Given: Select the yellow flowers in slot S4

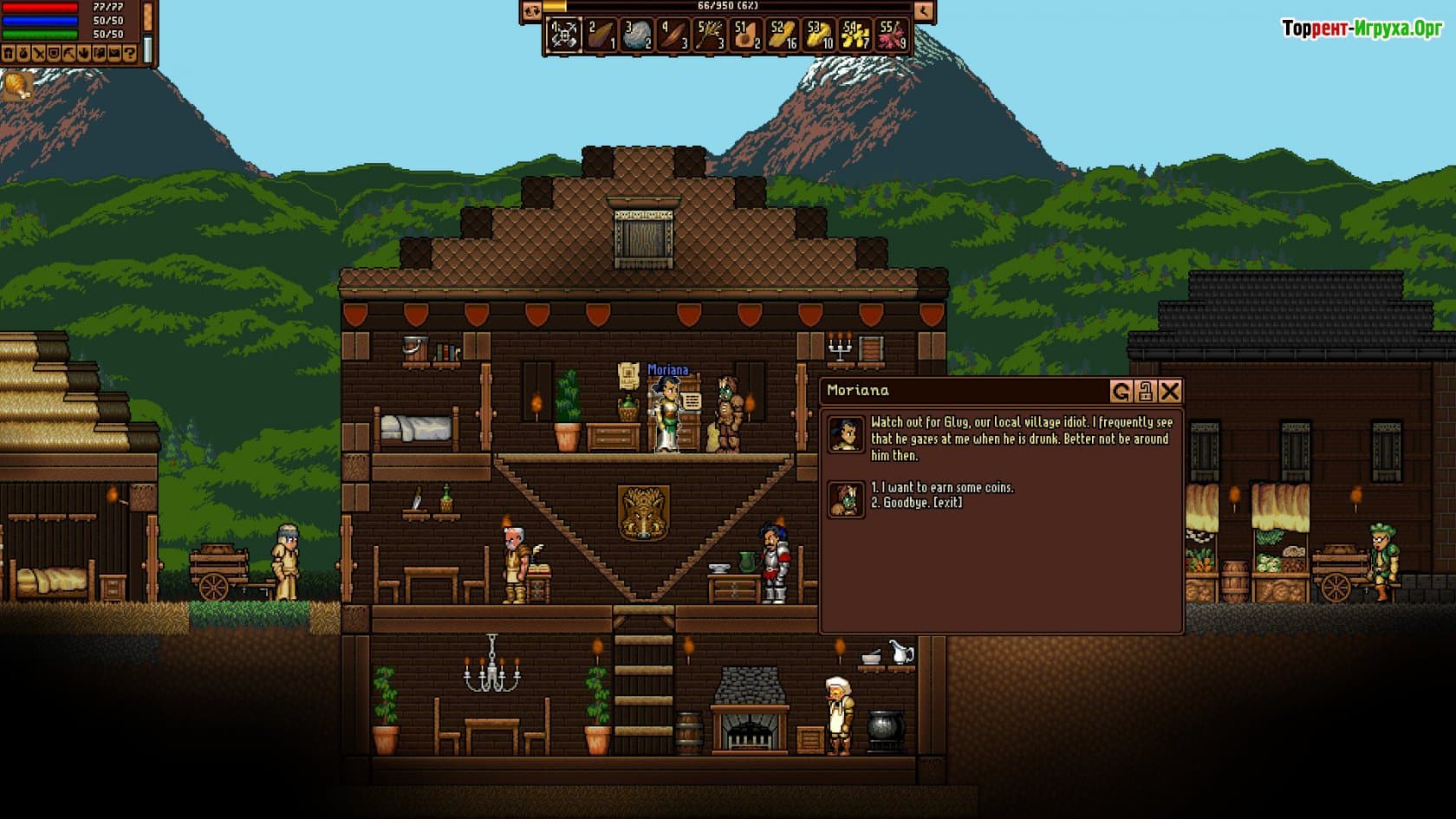Looking at the screenshot, I should [x=855, y=36].
